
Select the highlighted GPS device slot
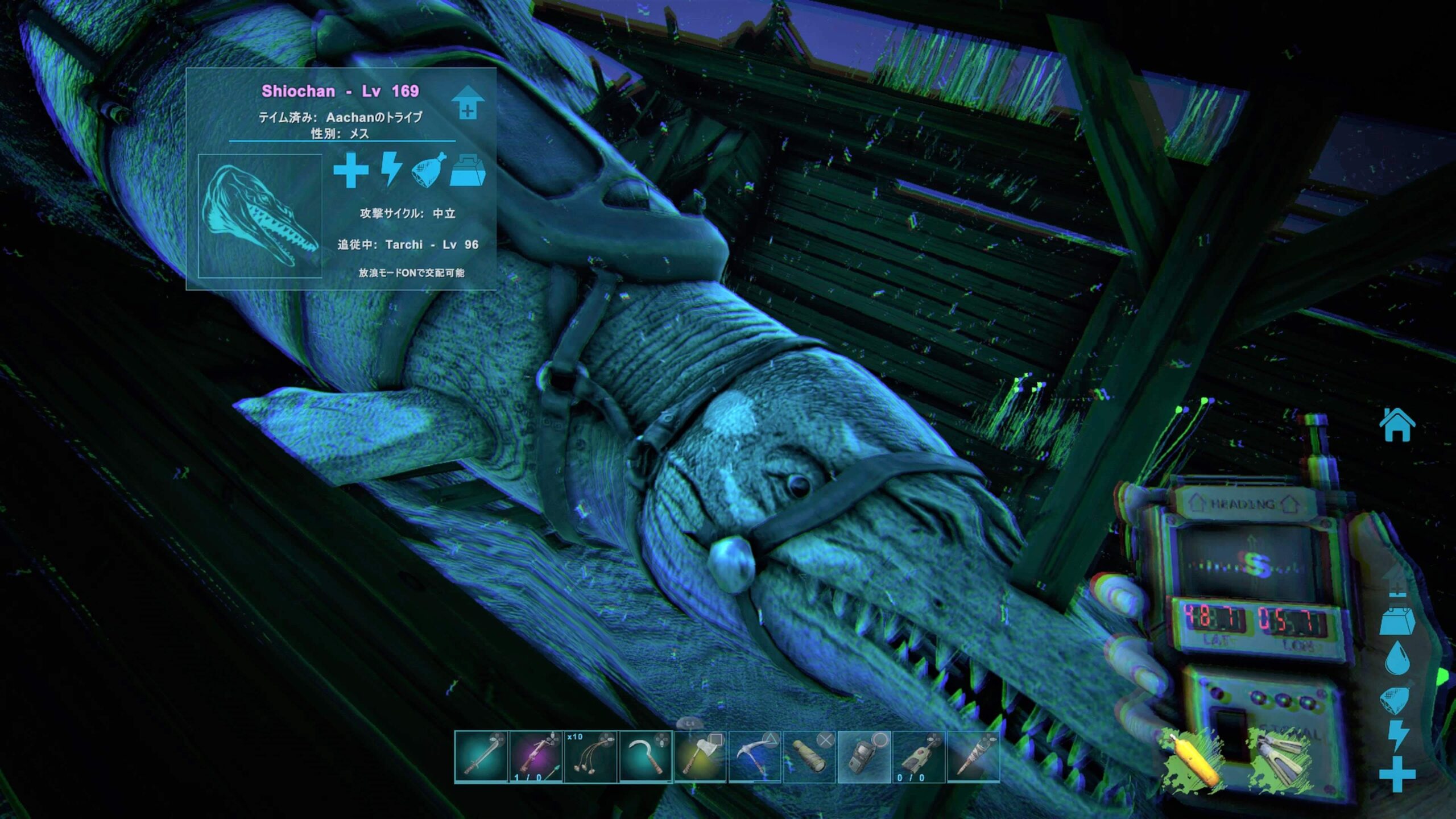(864, 757)
